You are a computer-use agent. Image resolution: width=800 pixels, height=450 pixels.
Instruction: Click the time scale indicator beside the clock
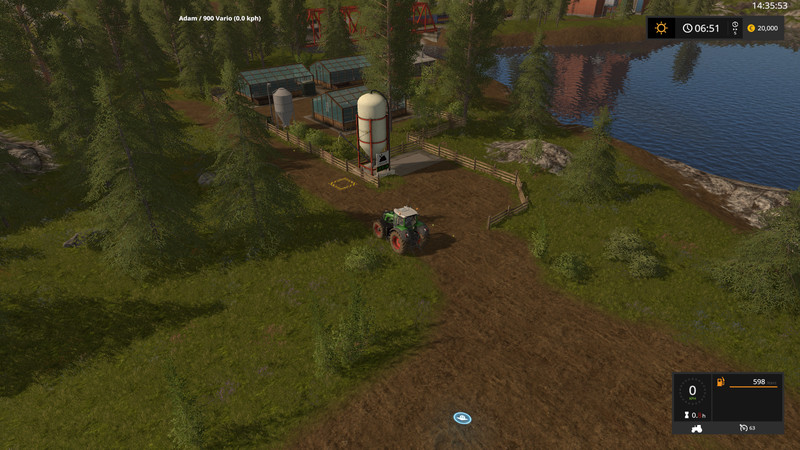pos(735,27)
